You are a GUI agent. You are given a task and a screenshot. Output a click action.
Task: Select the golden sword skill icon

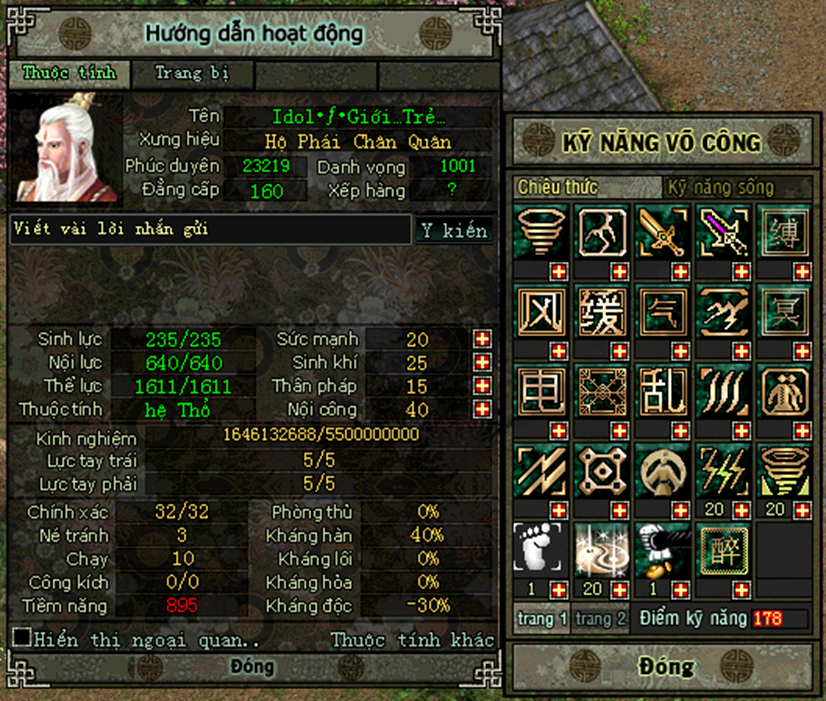[662, 233]
